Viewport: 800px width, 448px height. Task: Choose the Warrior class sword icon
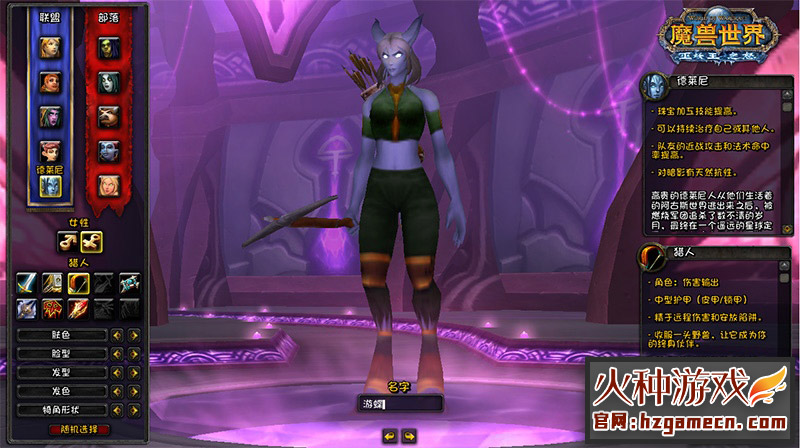(28, 283)
